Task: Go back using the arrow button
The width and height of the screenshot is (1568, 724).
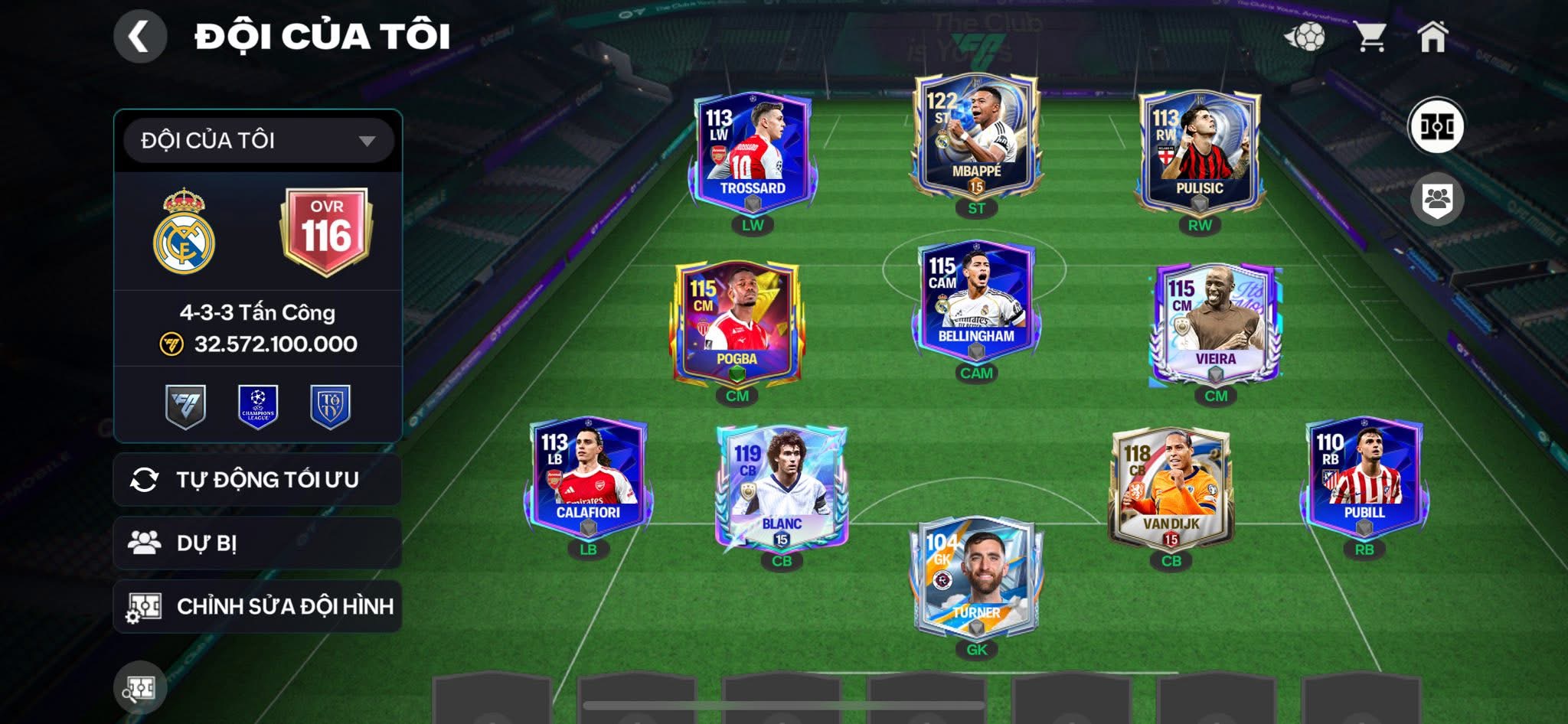Action: [x=139, y=36]
